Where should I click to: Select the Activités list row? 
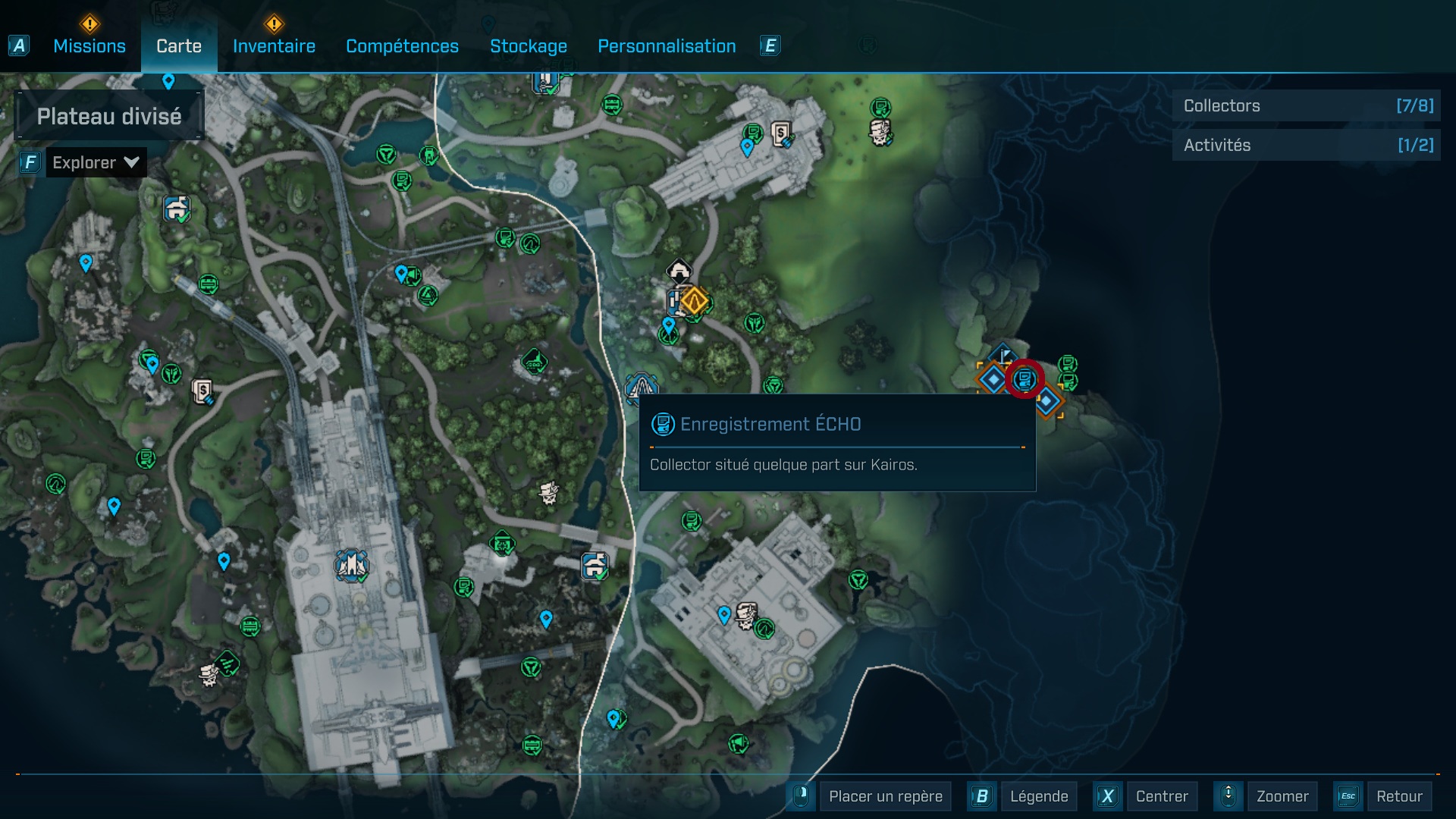click(x=1306, y=145)
